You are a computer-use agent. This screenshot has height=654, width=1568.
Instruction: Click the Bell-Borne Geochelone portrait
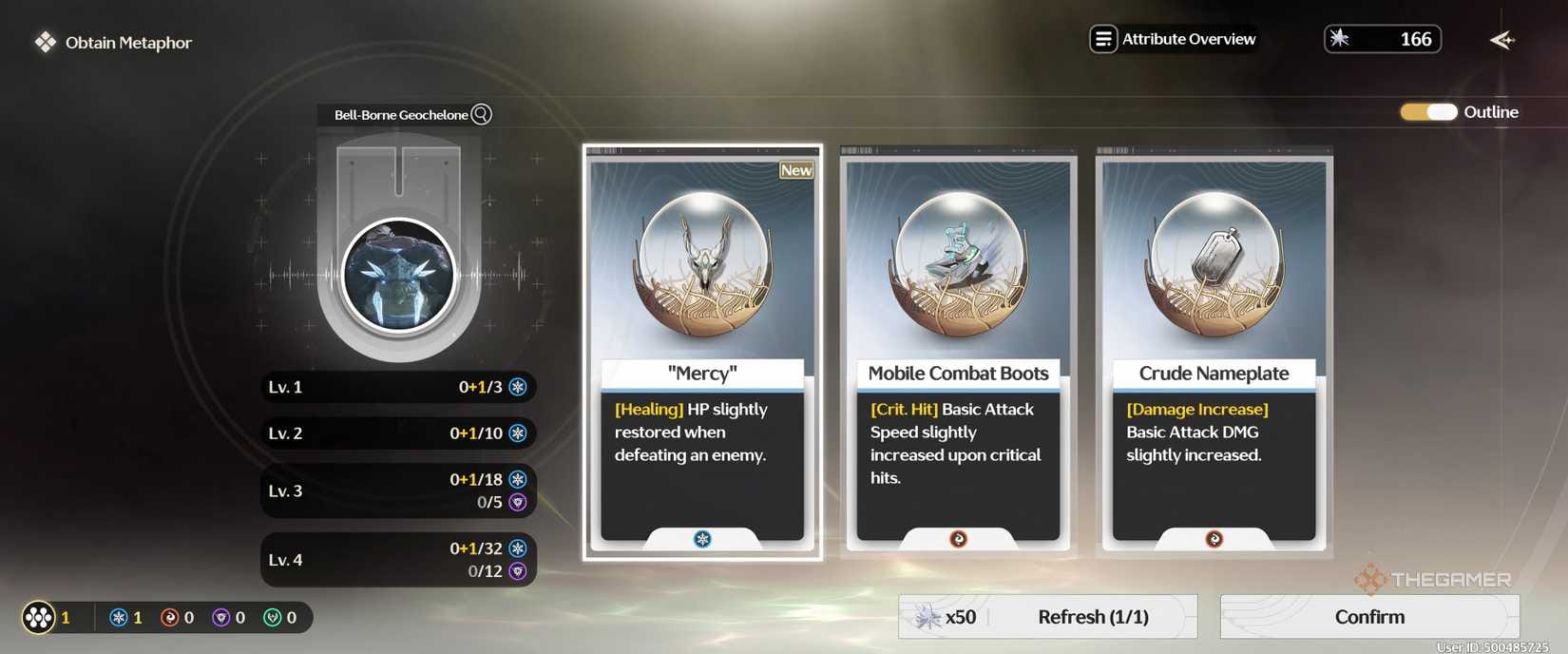point(399,275)
